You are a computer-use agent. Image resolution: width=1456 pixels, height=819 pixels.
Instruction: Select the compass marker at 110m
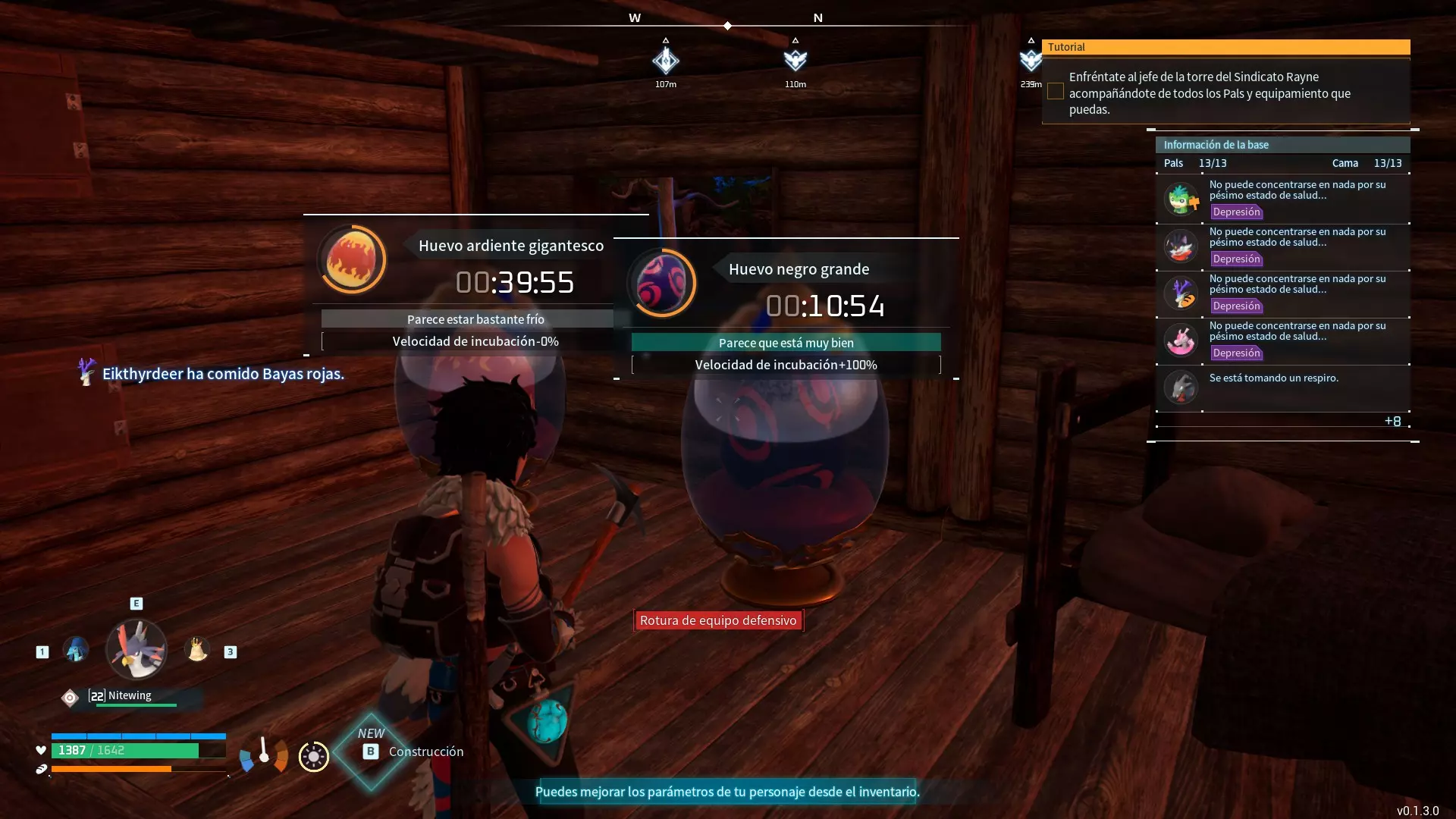tap(795, 61)
